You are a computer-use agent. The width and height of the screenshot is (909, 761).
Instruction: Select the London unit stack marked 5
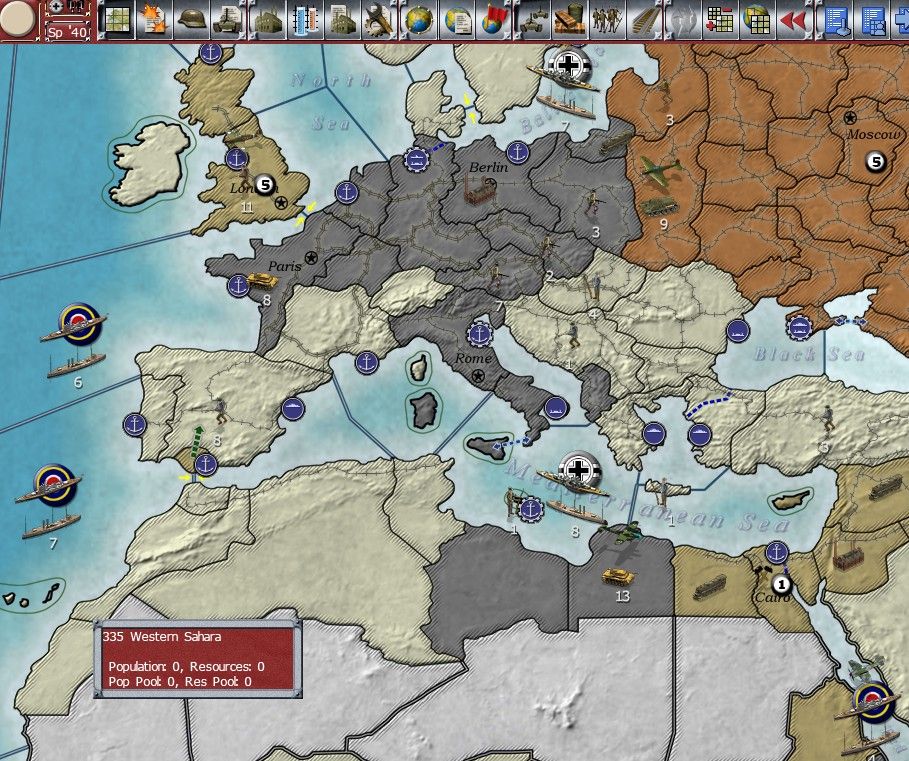265,184
